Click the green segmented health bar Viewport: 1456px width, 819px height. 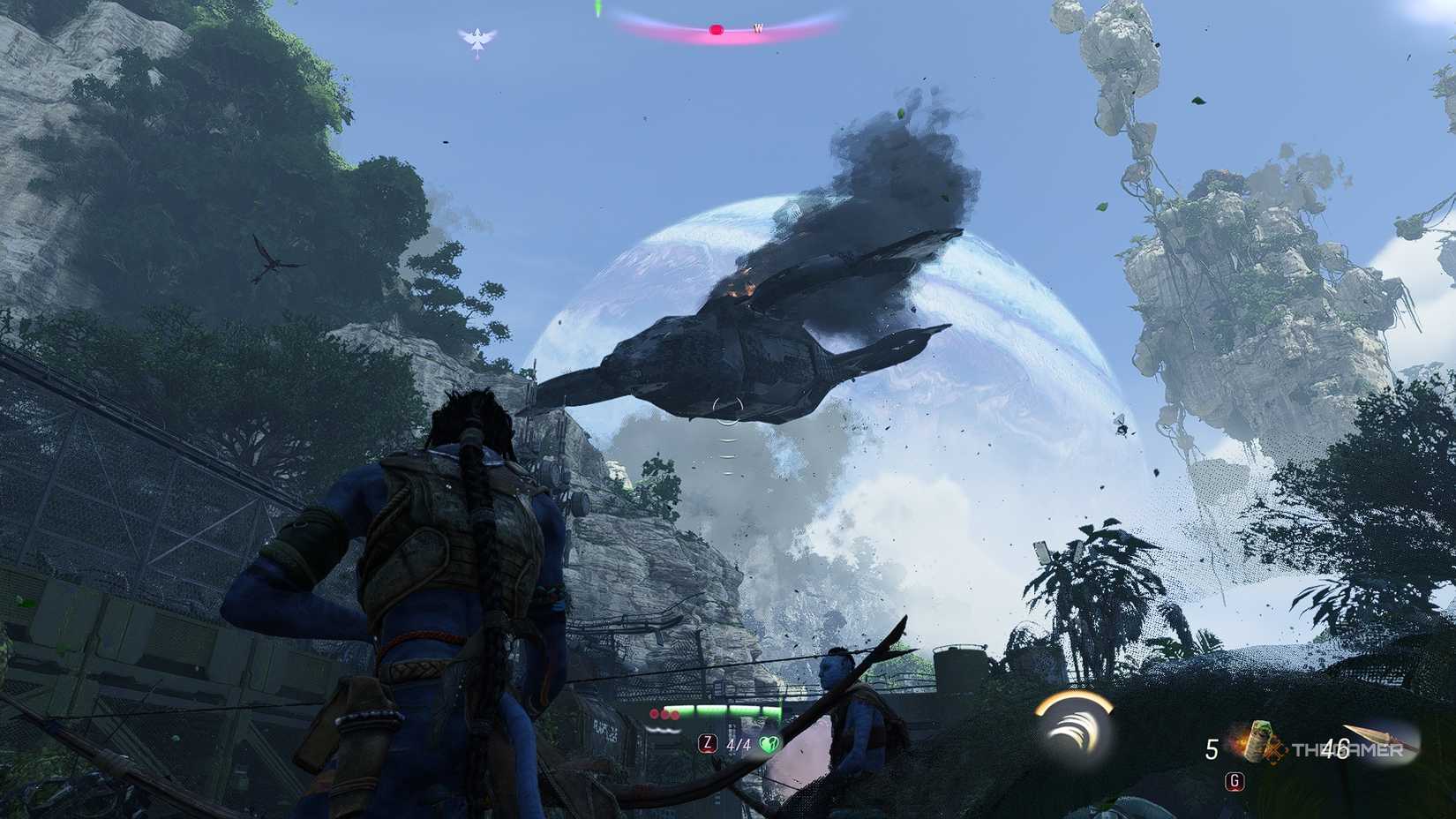[x=724, y=710]
